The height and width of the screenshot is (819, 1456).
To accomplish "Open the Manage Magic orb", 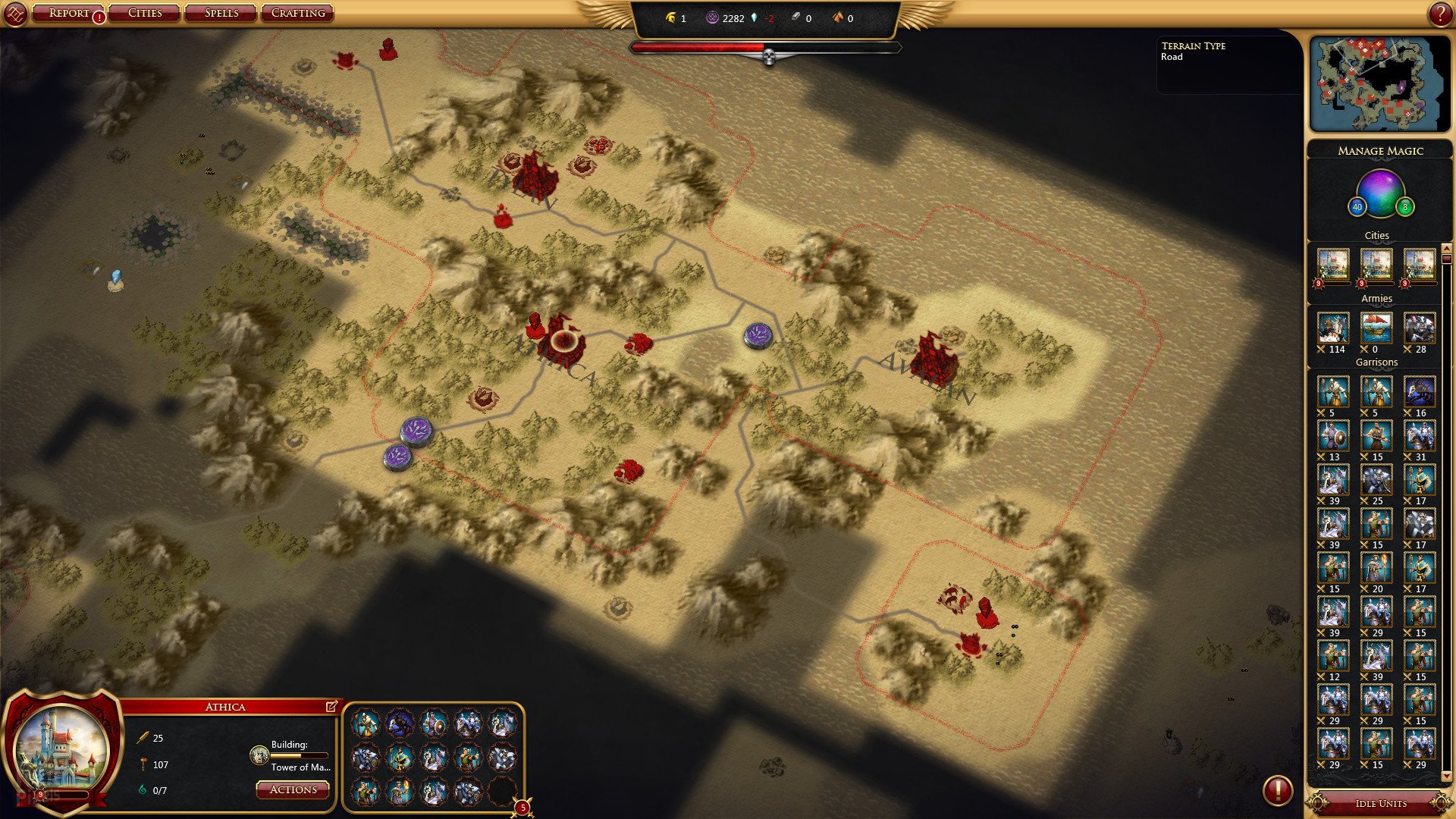I will 1380,193.
